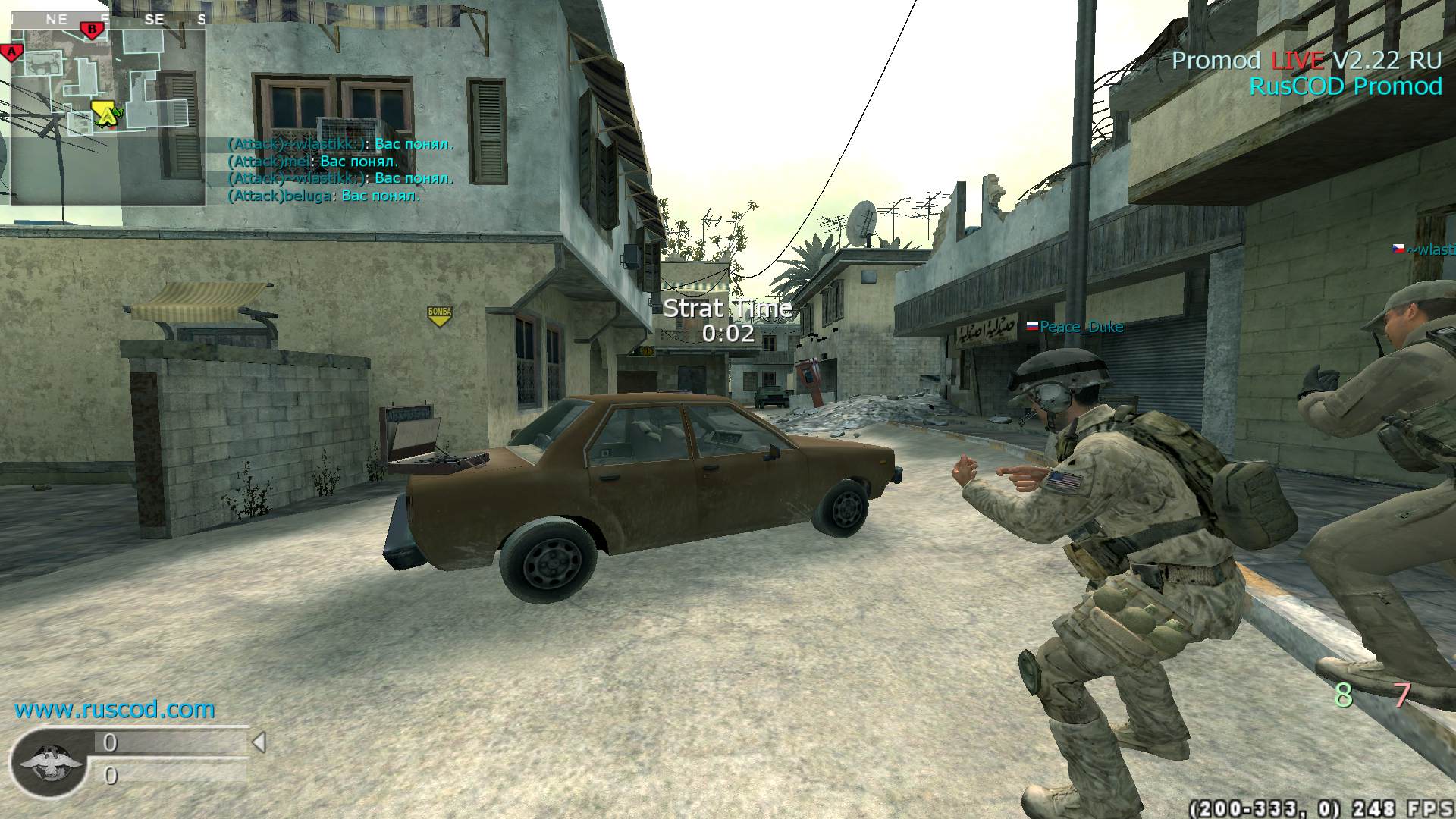Click the minimap in the corner
The image size is (1456, 819).
[x=108, y=114]
